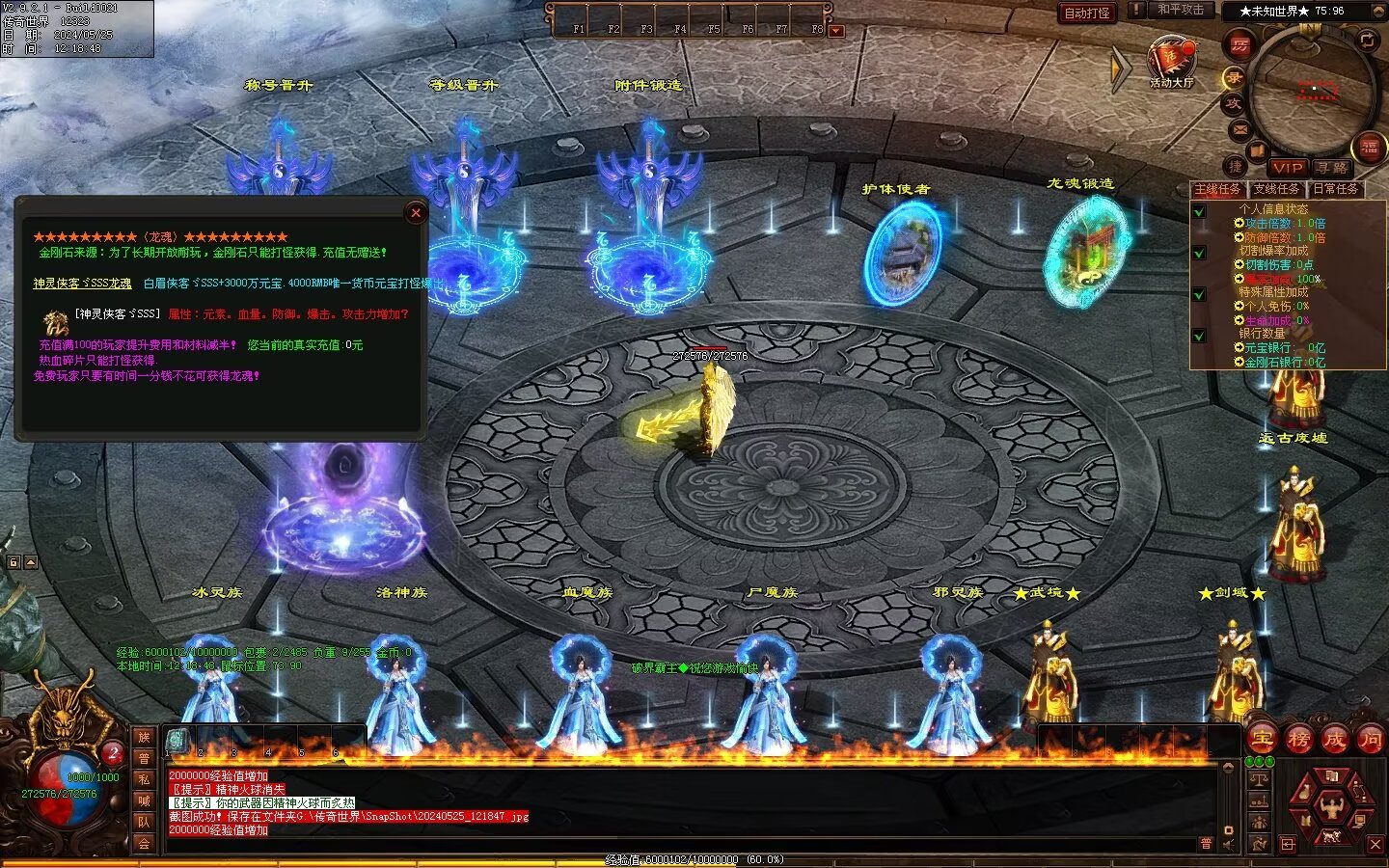Open the 活动大厅 events hall
The width and height of the screenshot is (1389, 868).
click(x=1171, y=62)
